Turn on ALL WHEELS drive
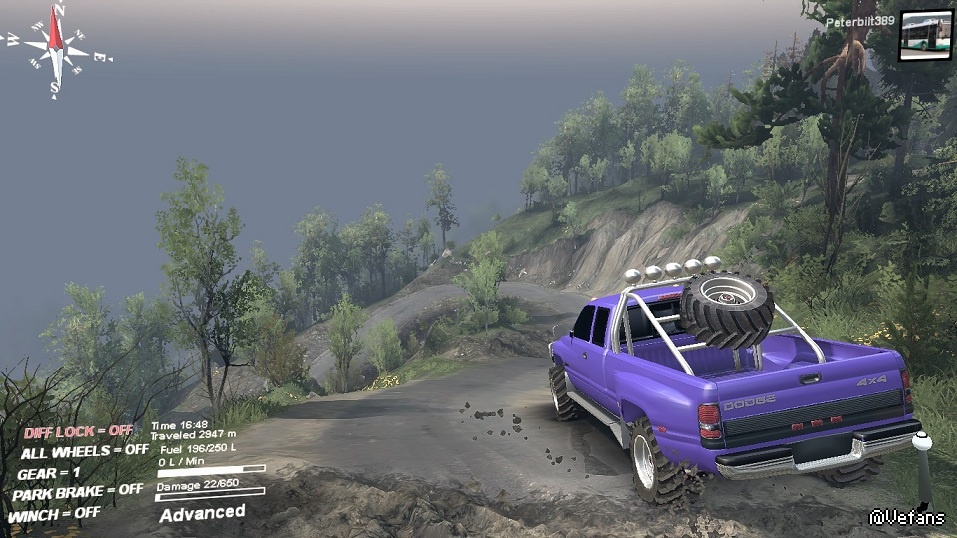 click(x=84, y=451)
